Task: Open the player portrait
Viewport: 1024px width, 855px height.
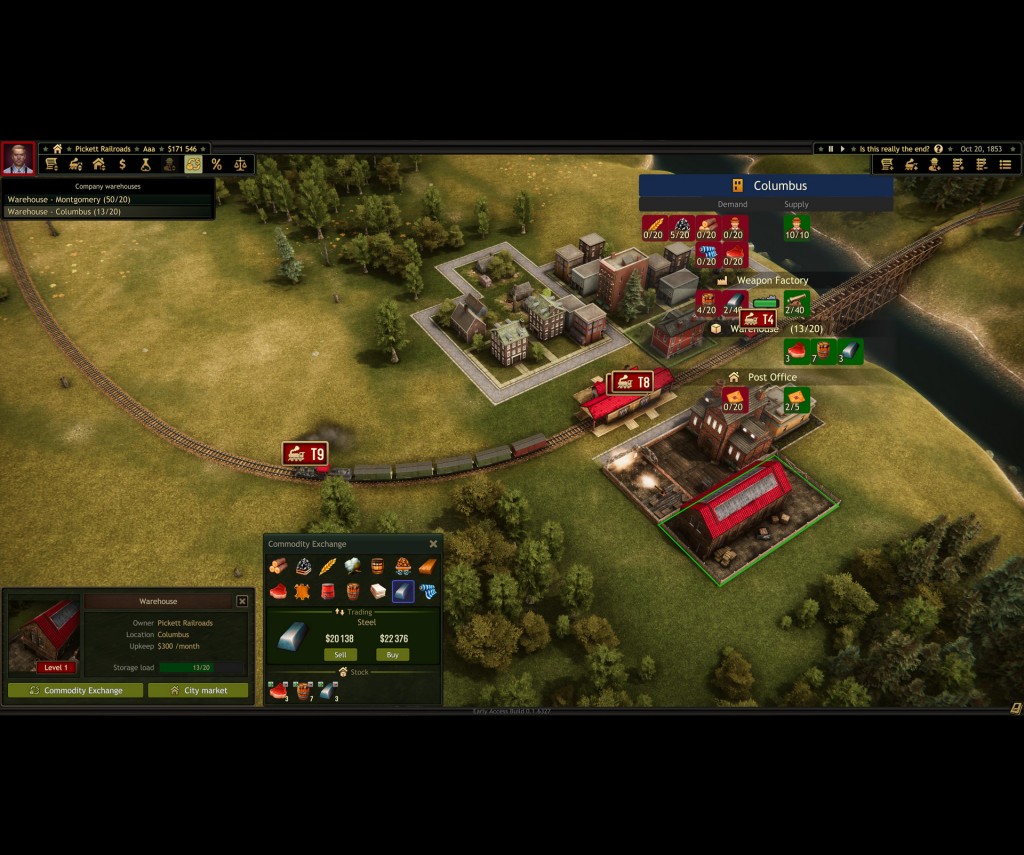Action: tap(18, 159)
